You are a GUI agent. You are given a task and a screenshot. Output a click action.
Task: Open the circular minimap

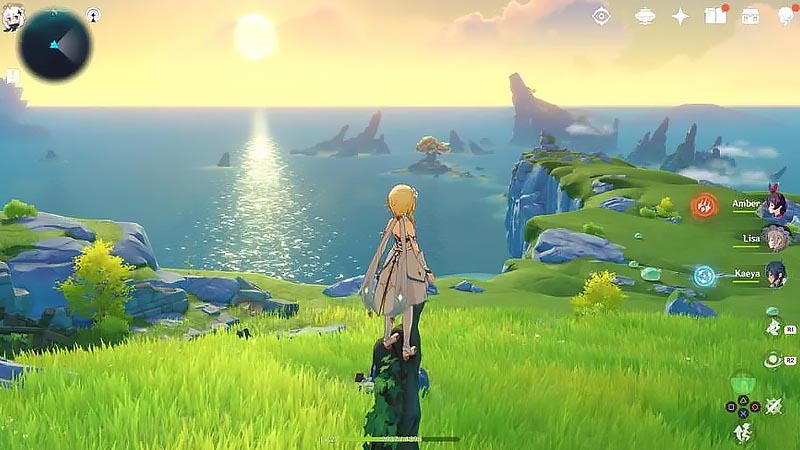(54, 45)
